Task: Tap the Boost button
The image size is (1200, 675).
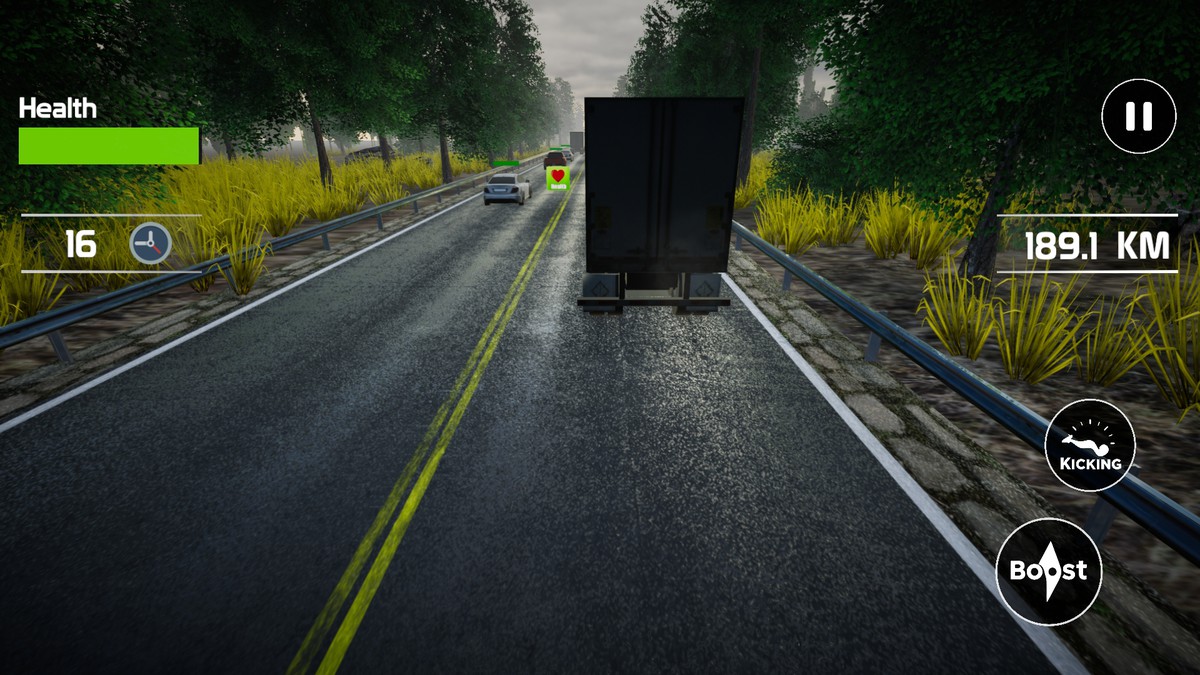Action: coord(1048,571)
